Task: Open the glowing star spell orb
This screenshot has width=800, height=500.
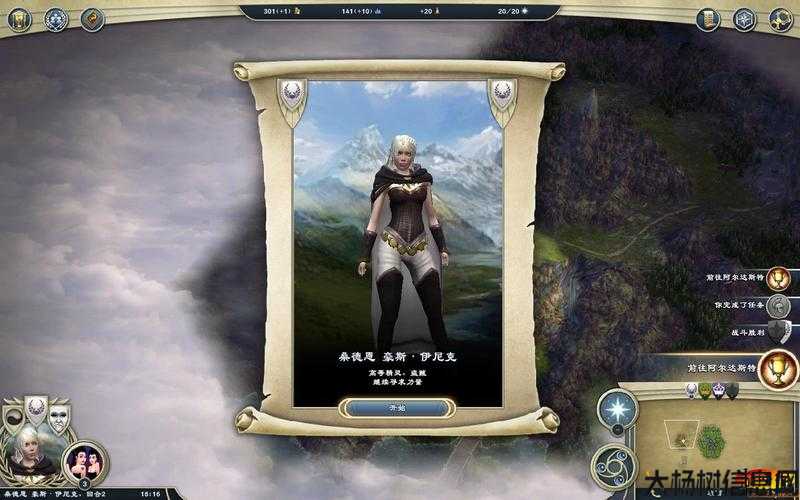Action: point(617,410)
